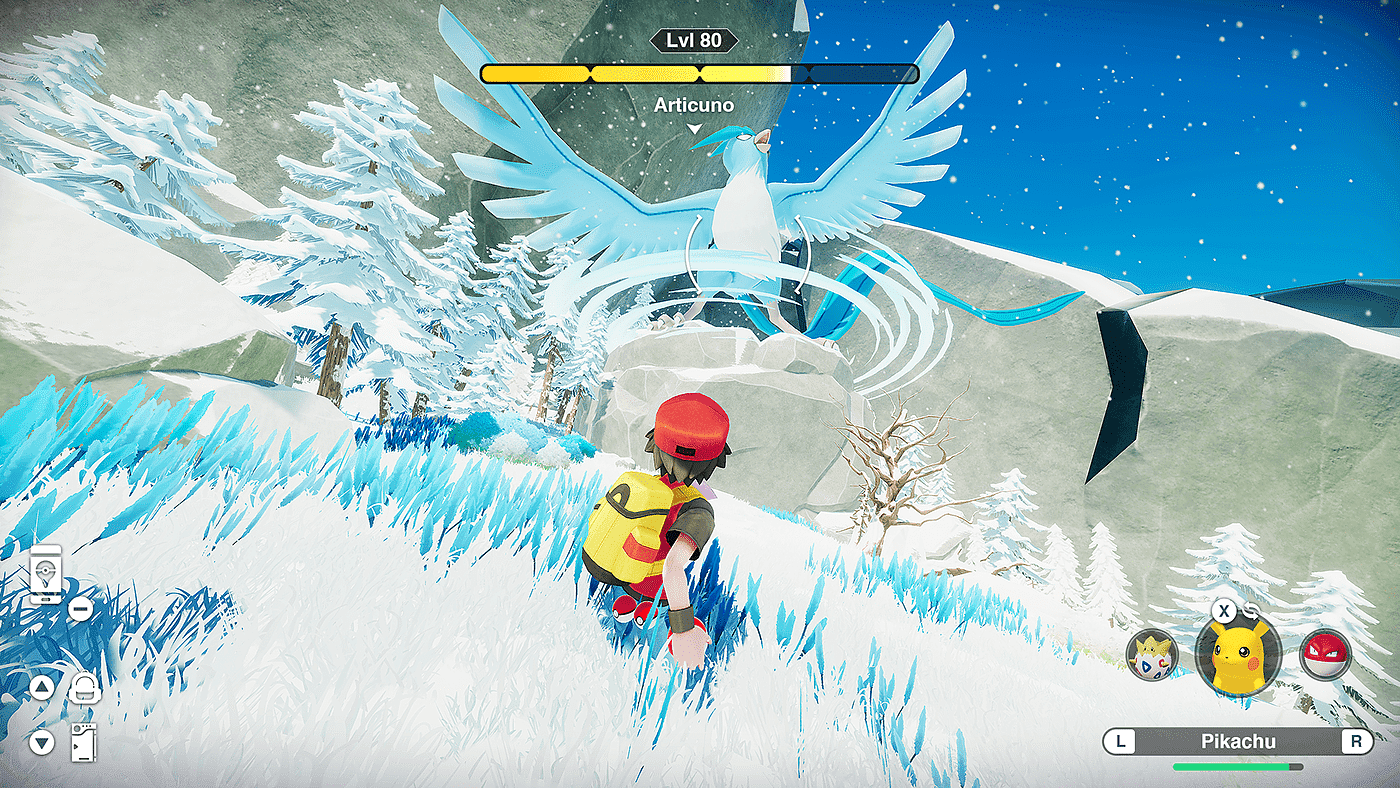Select the Pikachu party portrait
The width and height of the screenshot is (1400, 788).
[x=1238, y=655]
